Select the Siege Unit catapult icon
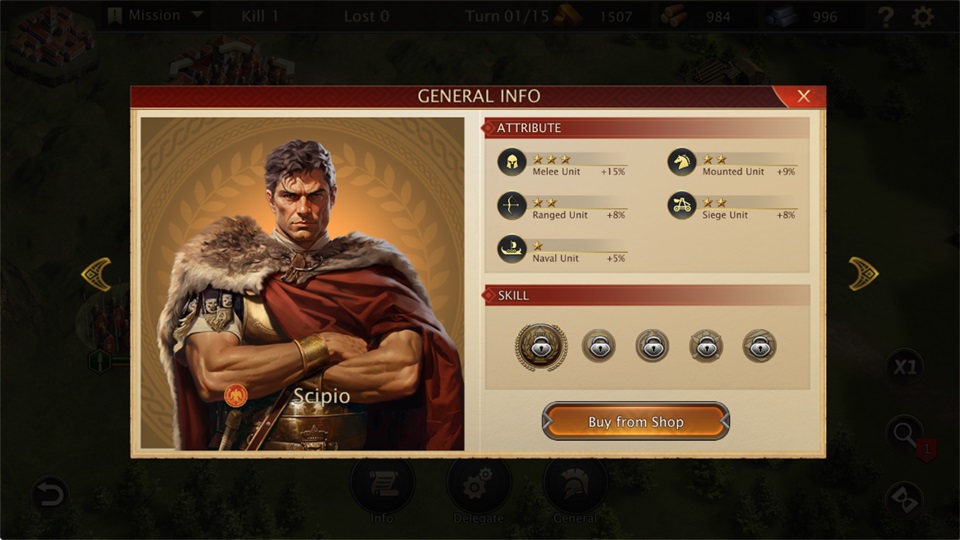 tap(682, 206)
